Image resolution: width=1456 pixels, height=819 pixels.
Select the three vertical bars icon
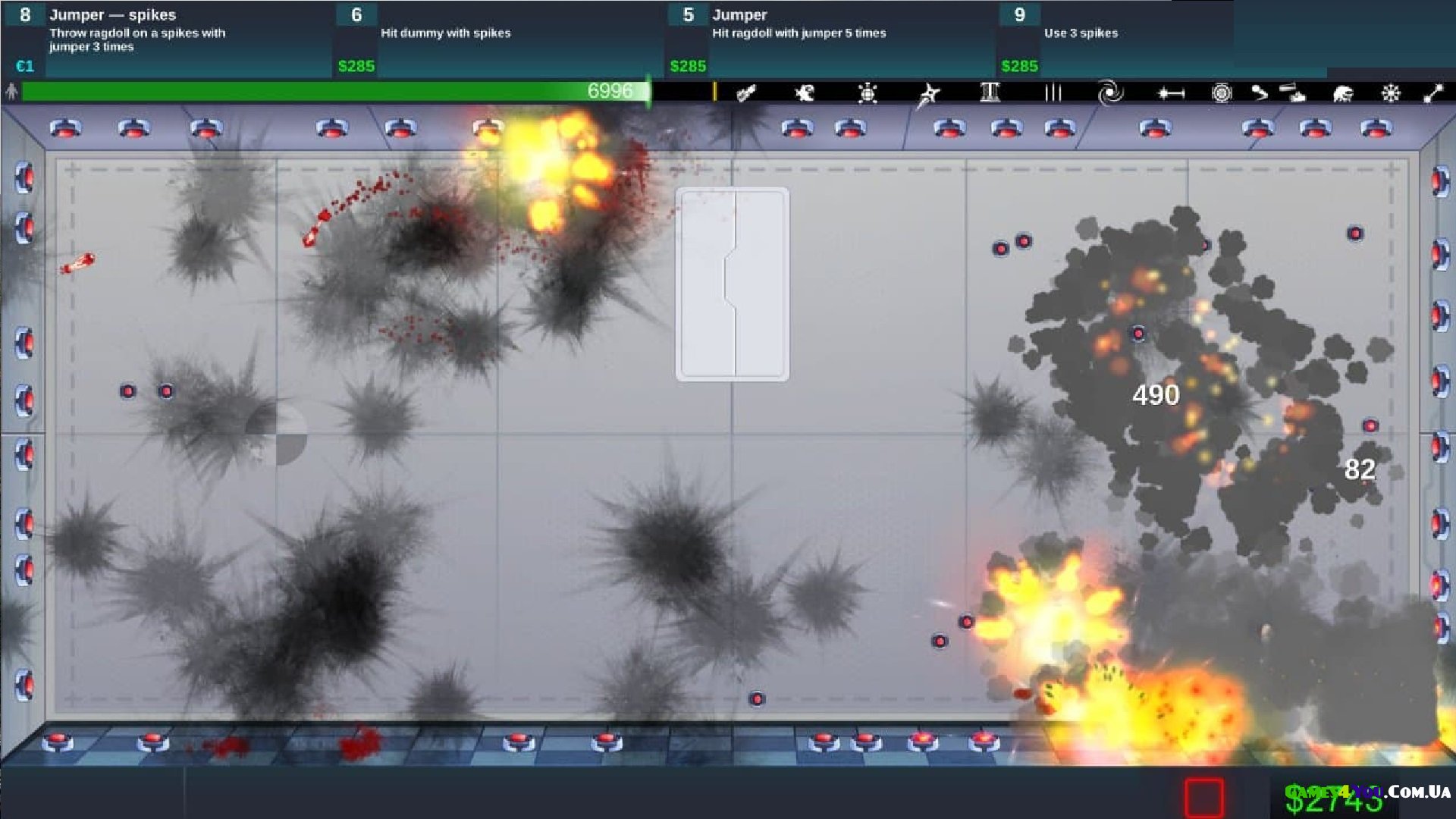tap(1053, 93)
